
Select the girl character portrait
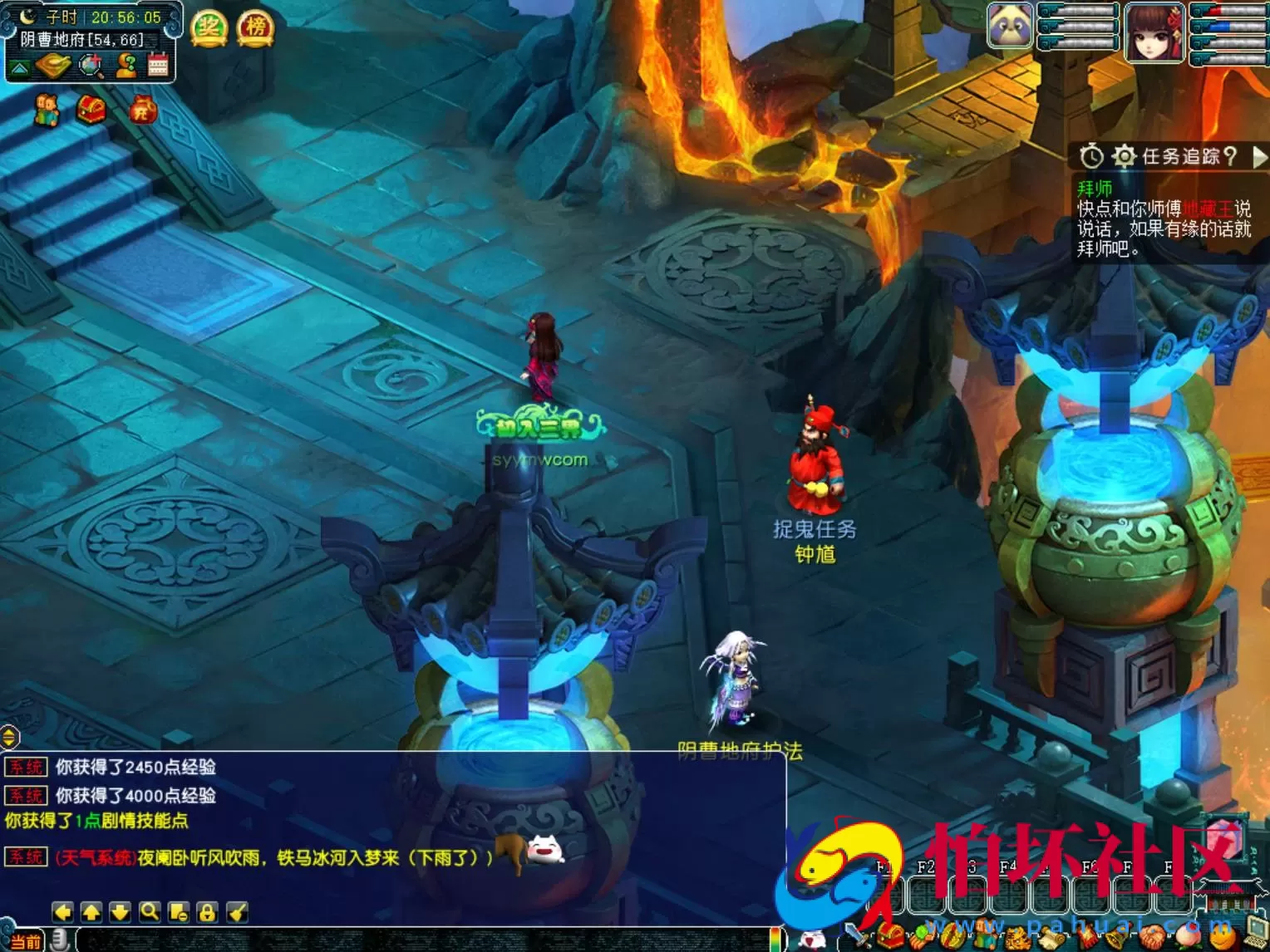click(x=1154, y=32)
